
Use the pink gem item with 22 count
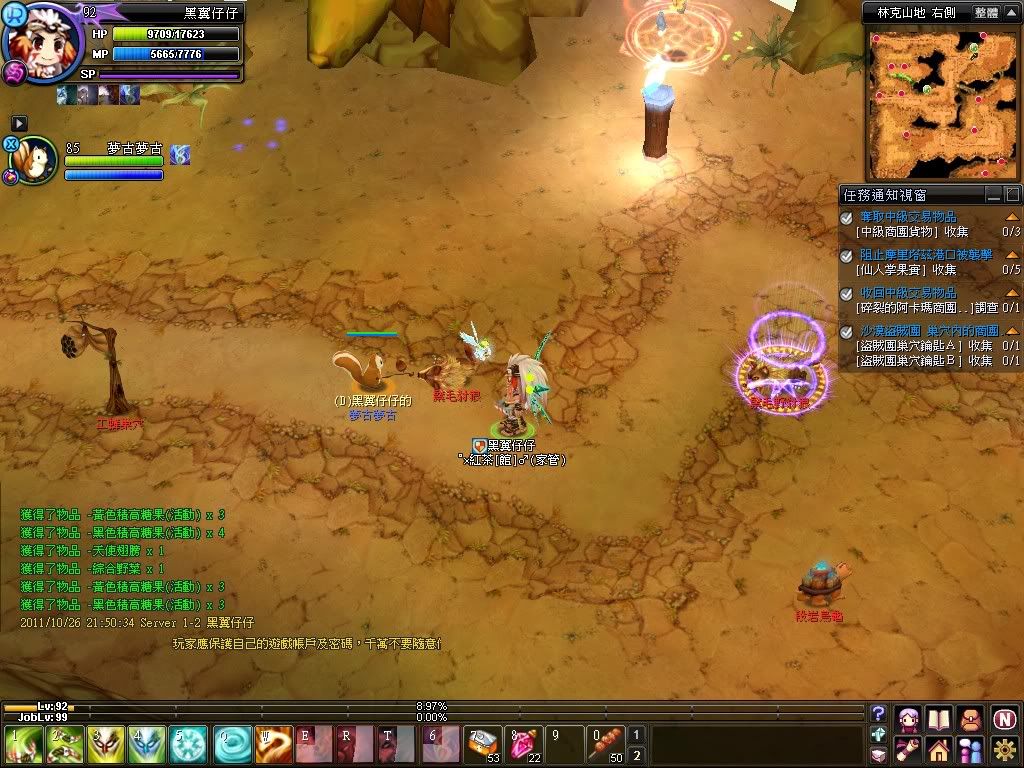(523, 744)
